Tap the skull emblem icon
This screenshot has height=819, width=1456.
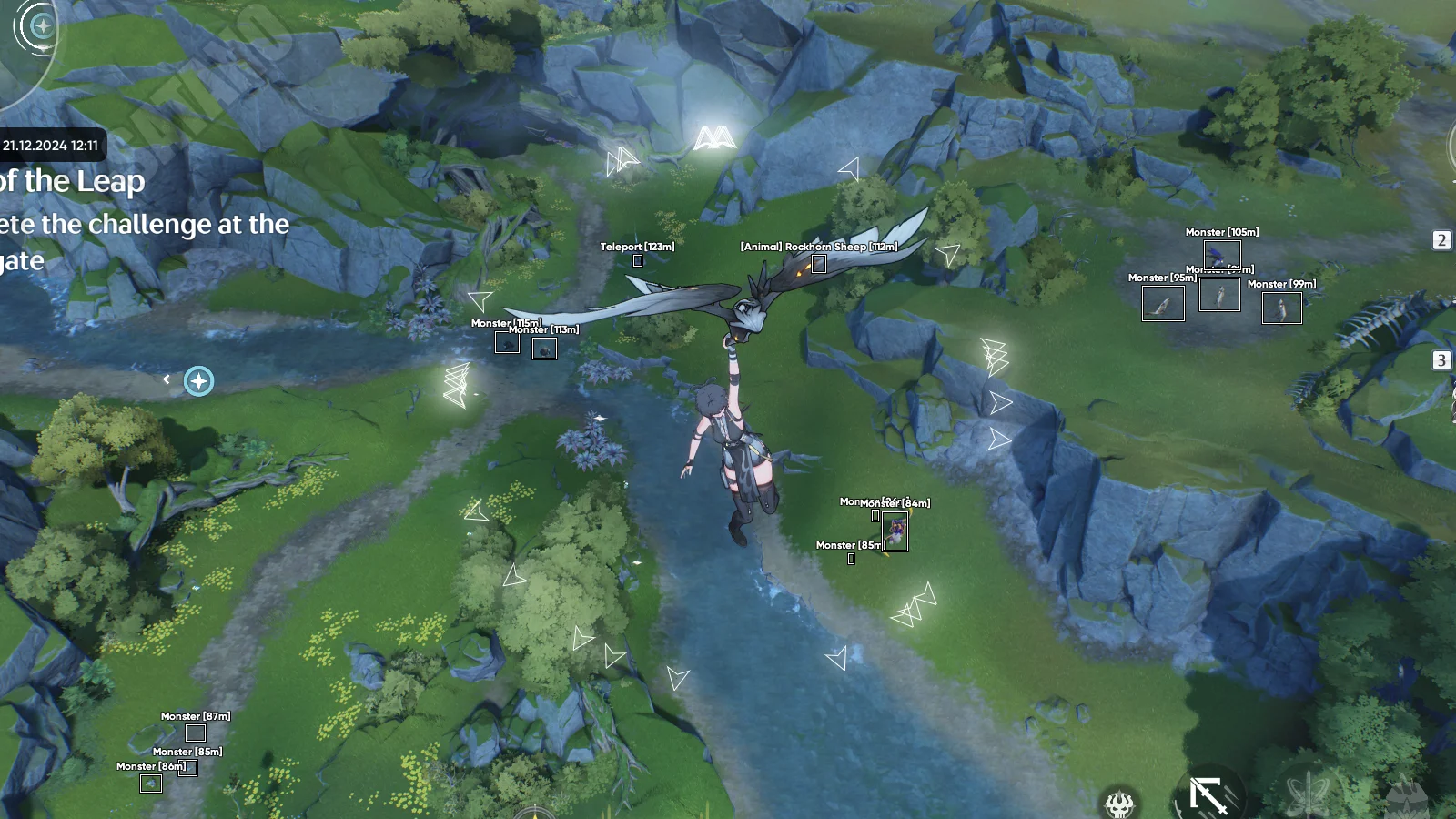pyautogui.click(x=1119, y=803)
